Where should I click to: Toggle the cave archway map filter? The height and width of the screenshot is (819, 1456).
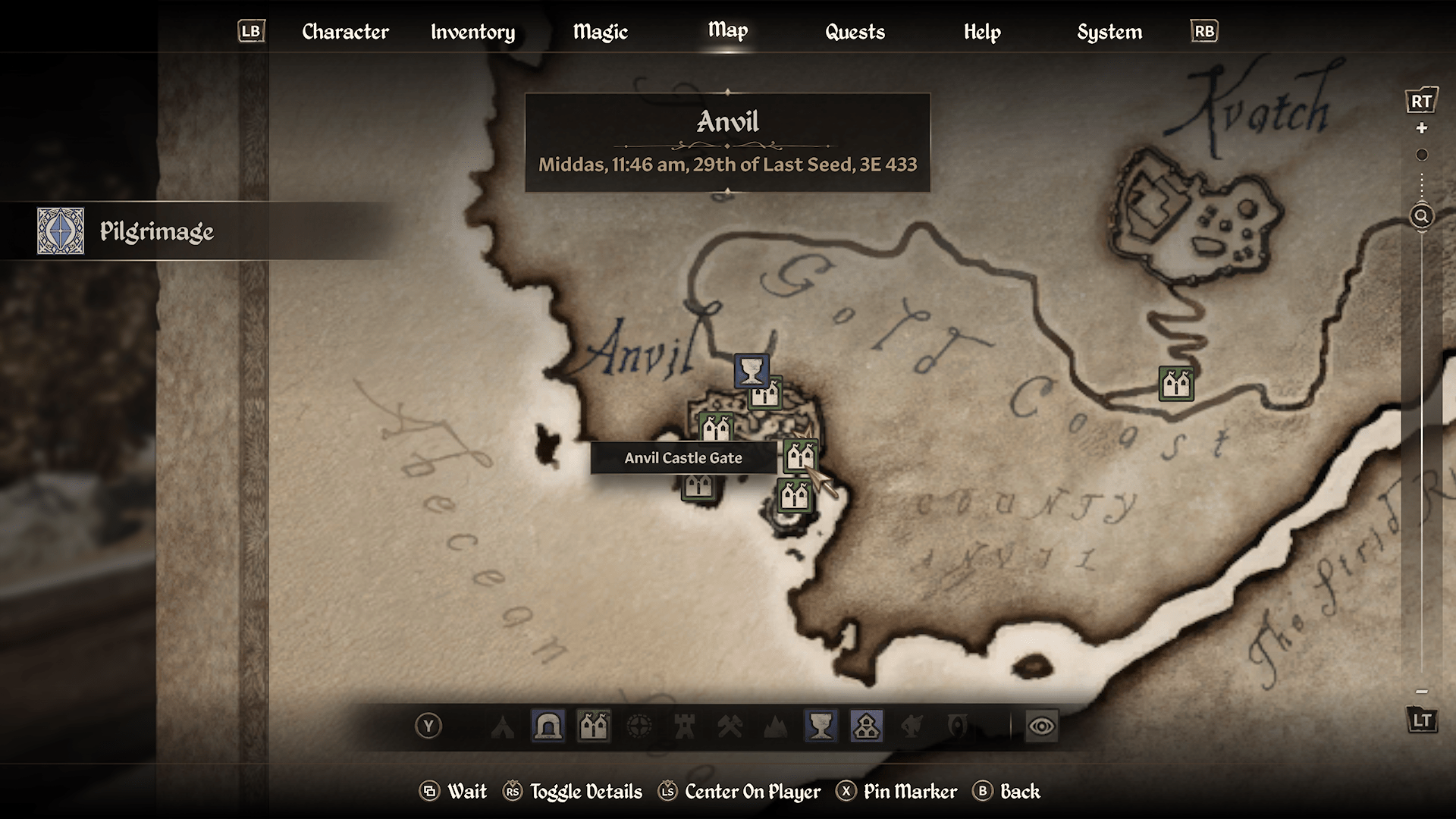point(548,726)
